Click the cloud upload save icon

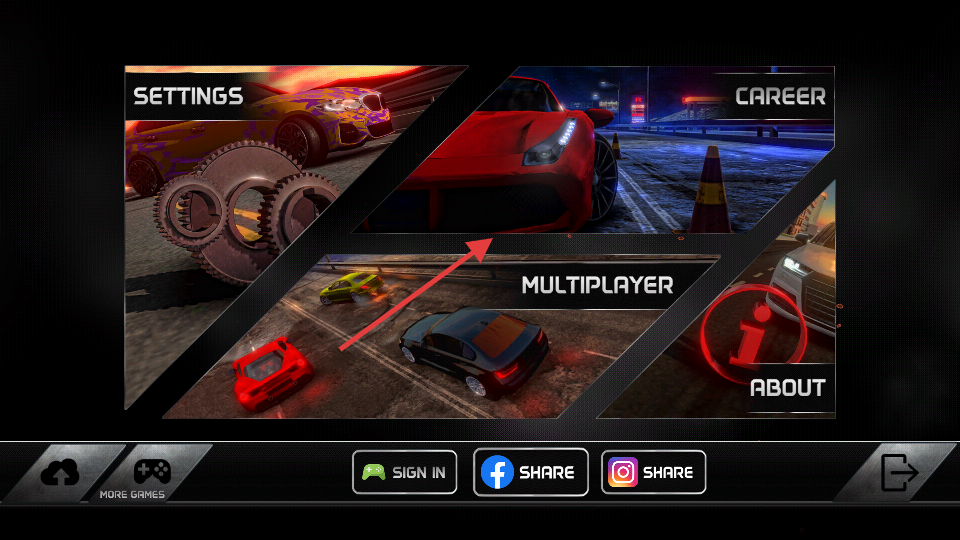61,472
